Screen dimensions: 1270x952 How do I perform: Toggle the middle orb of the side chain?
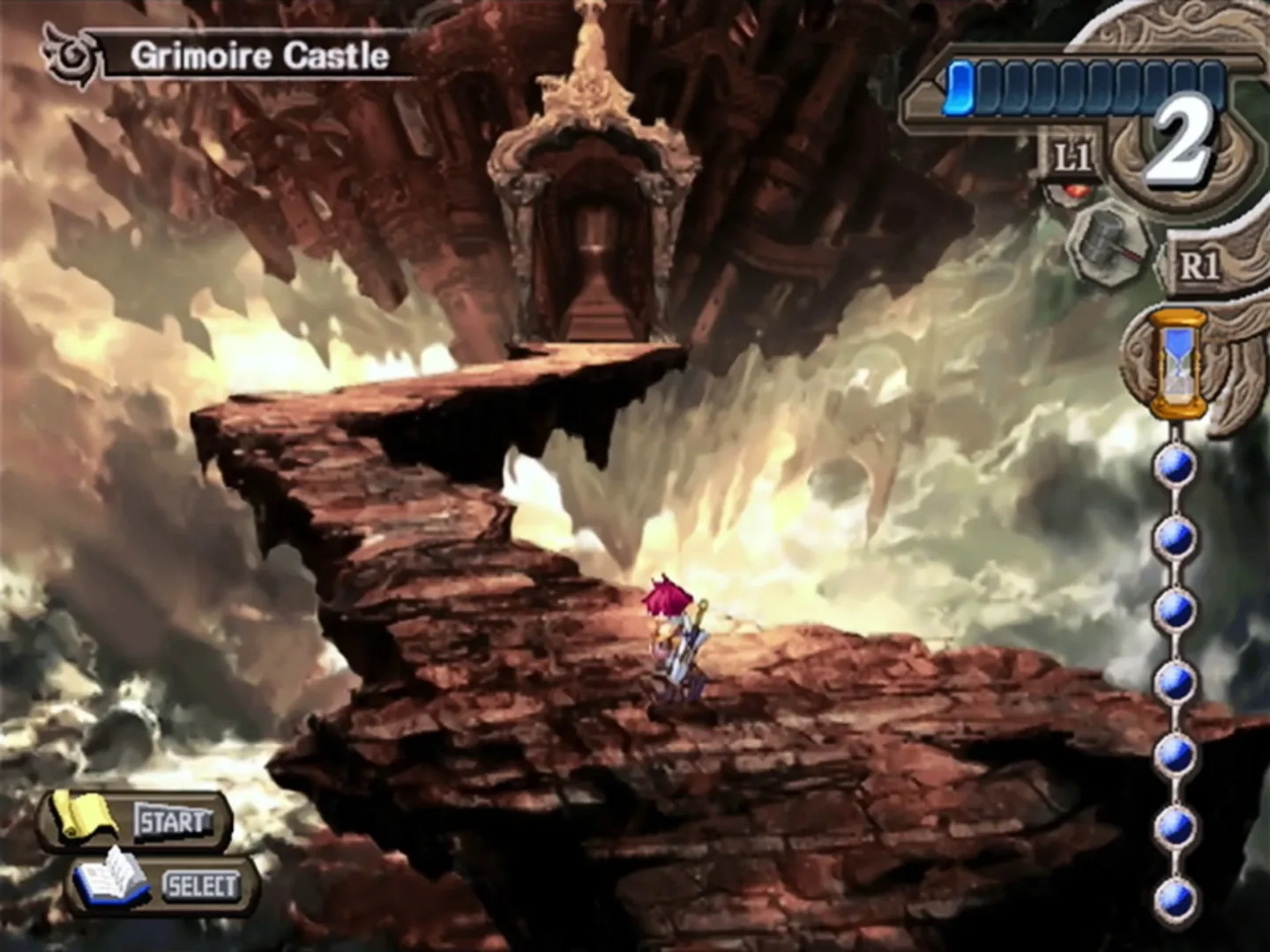[1173, 681]
